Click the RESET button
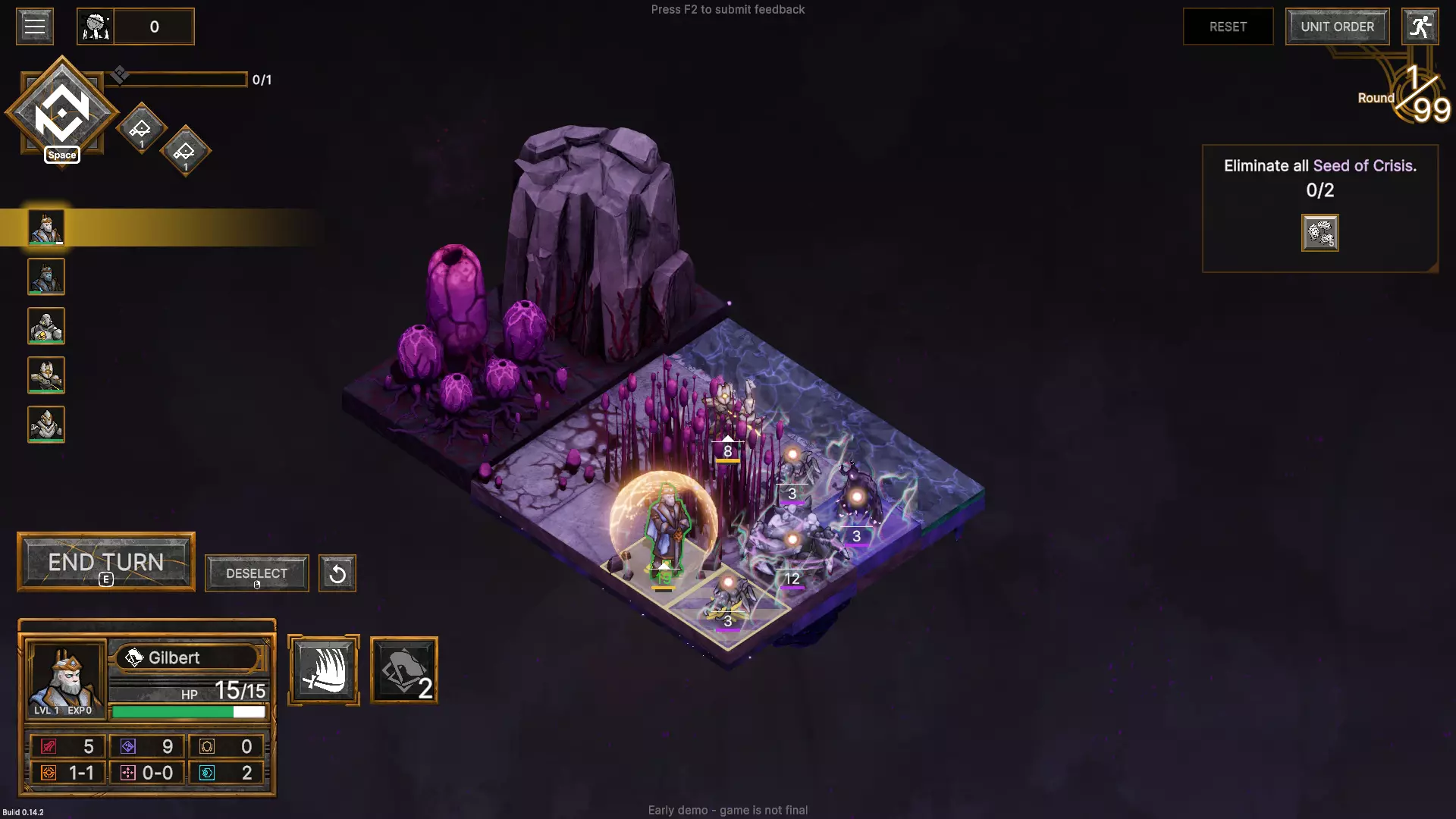Screen dimensions: 1456x819 (1228, 27)
